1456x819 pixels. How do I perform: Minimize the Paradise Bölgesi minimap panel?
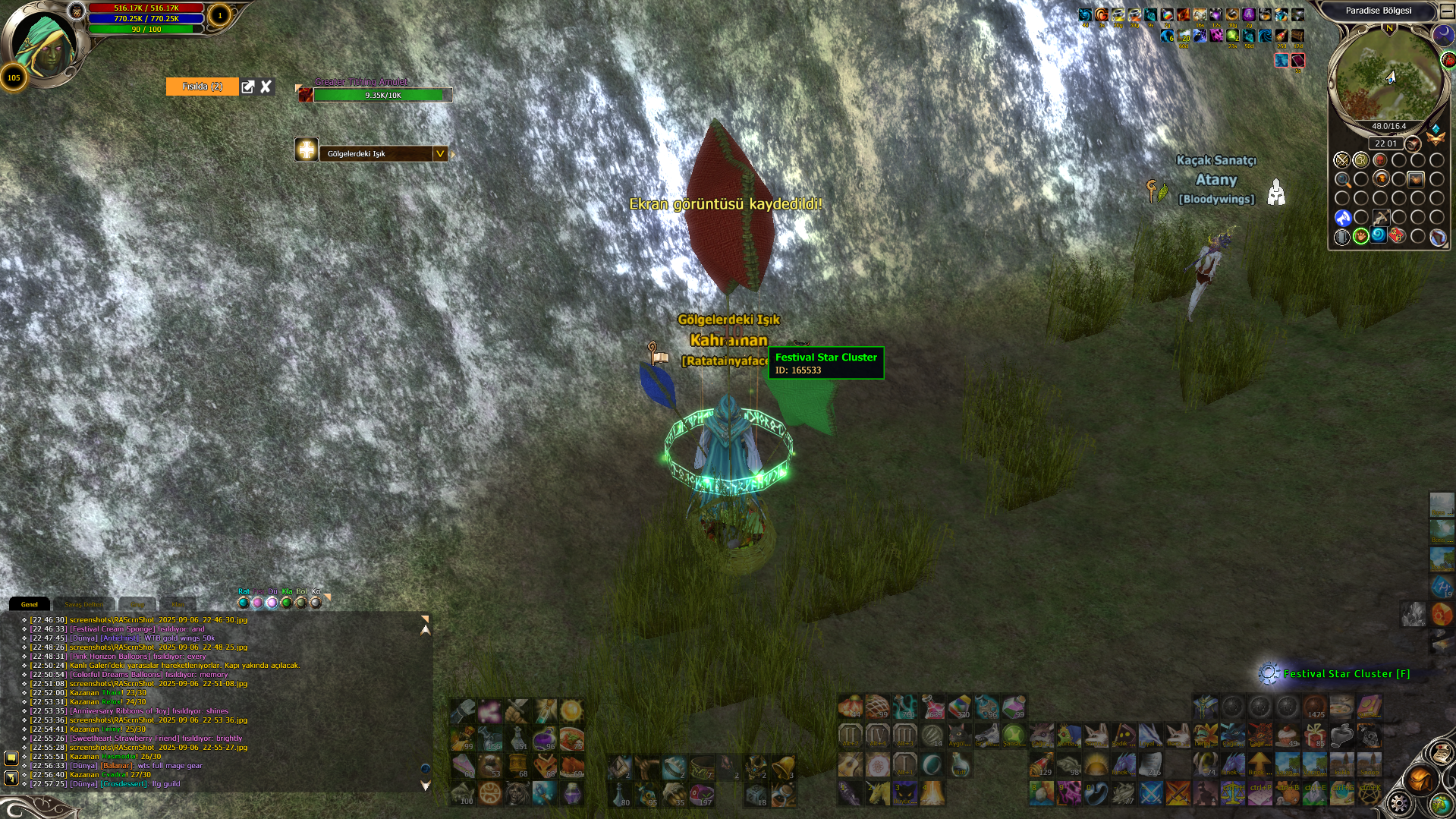point(1447,11)
